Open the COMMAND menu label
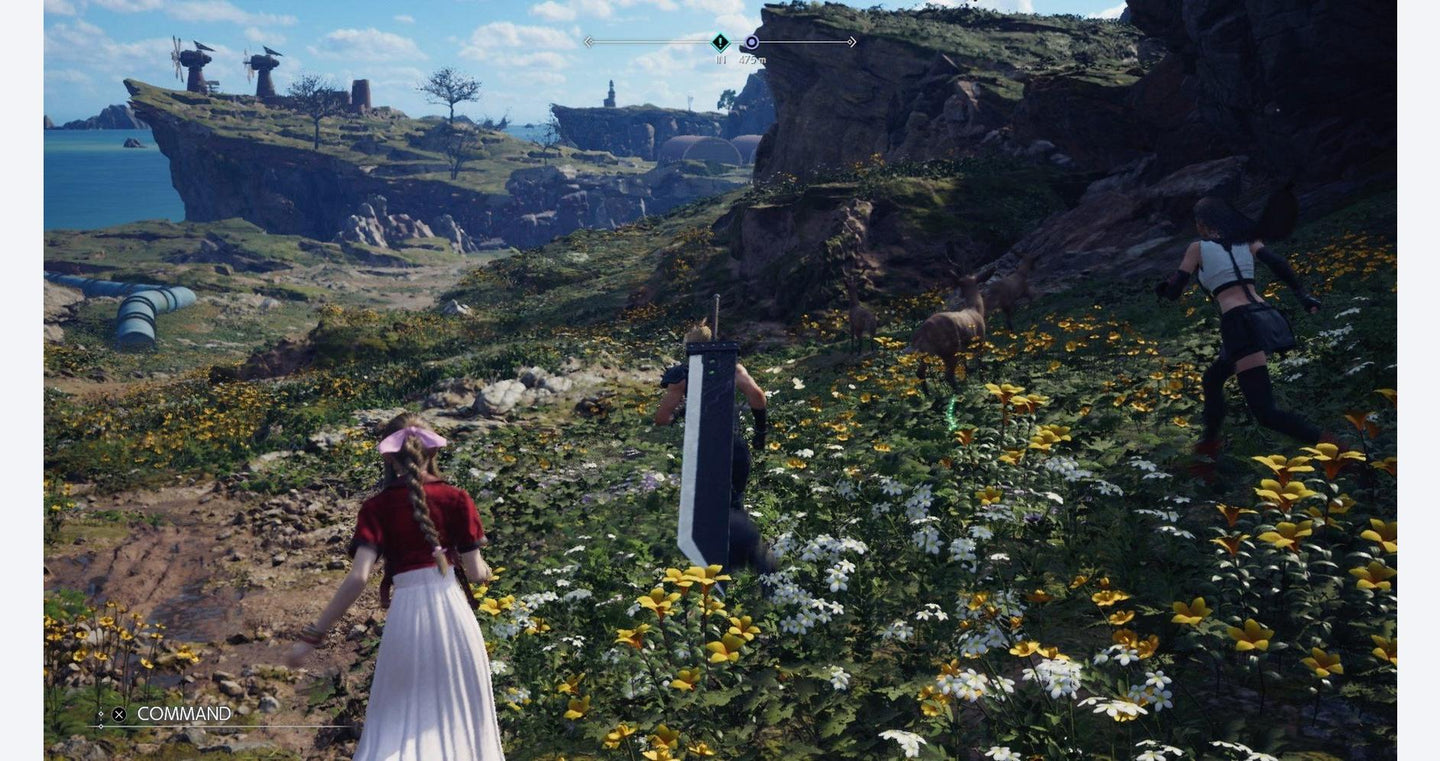The width and height of the screenshot is (1440, 761). coord(184,714)
